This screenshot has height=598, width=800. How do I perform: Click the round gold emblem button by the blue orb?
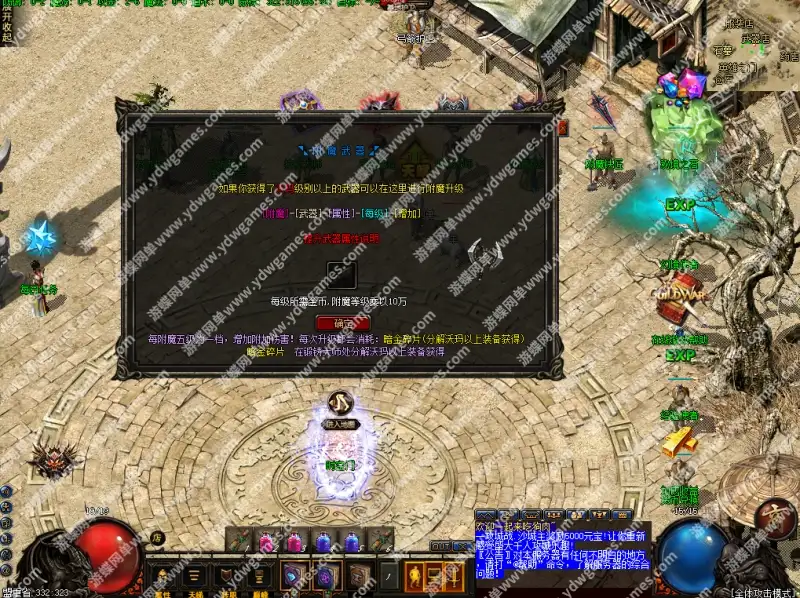click(773, 520)
